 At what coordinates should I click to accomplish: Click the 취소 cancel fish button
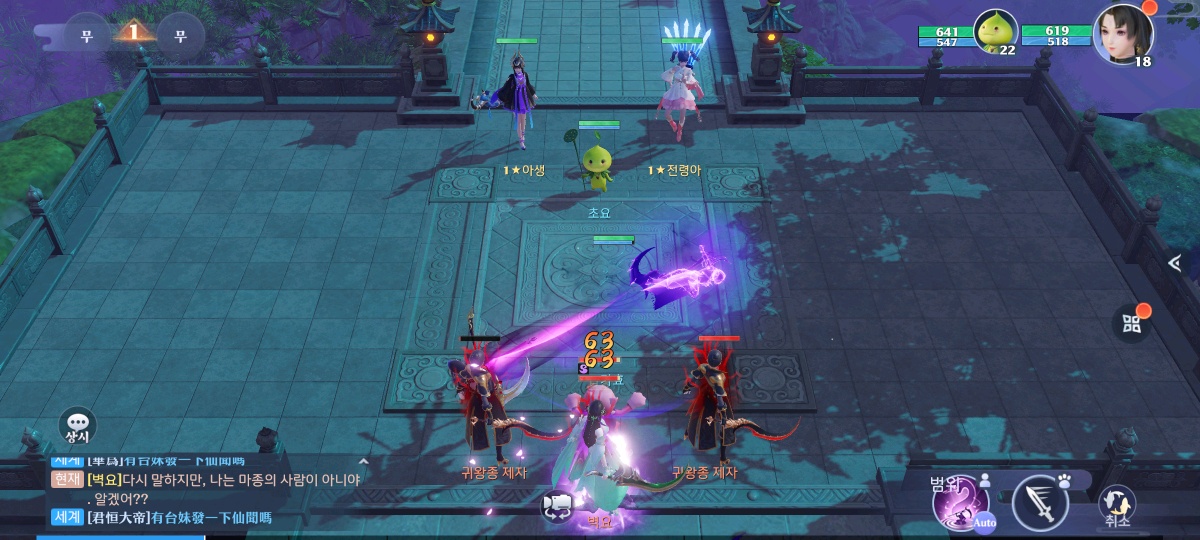click(x=1116, y=506)
